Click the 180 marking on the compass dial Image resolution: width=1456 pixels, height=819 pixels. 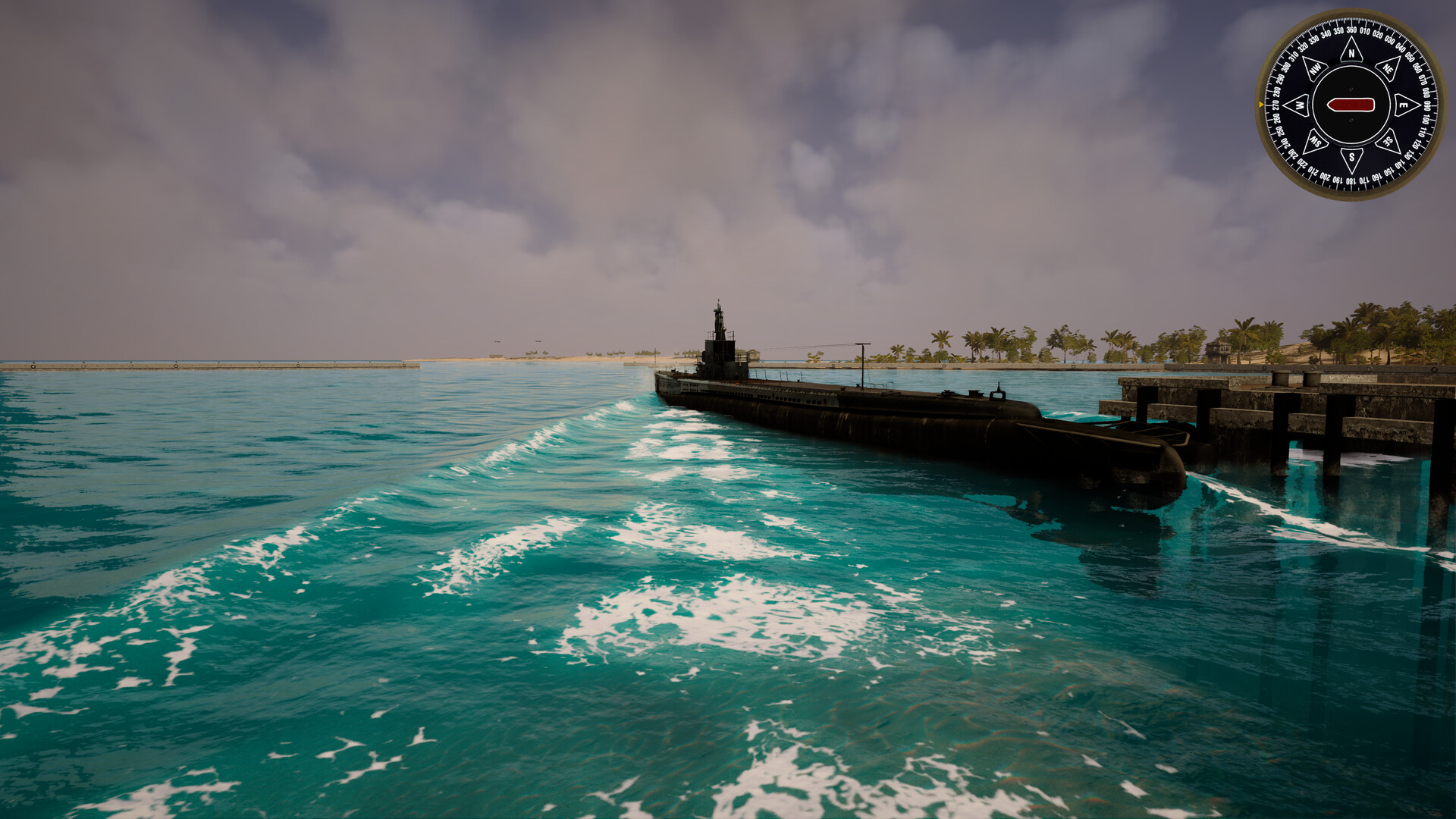pos(1352,179)
